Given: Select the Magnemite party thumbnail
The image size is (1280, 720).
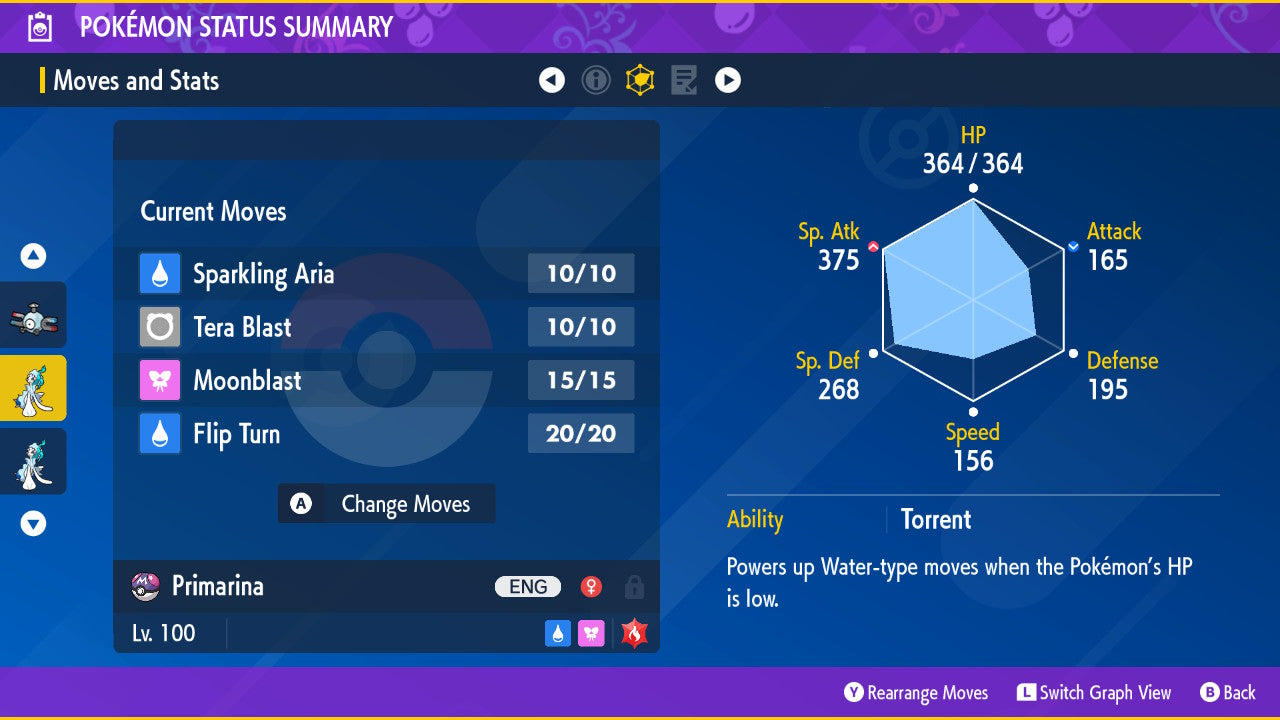Looking at the screenshot, I should click(33, 316).
